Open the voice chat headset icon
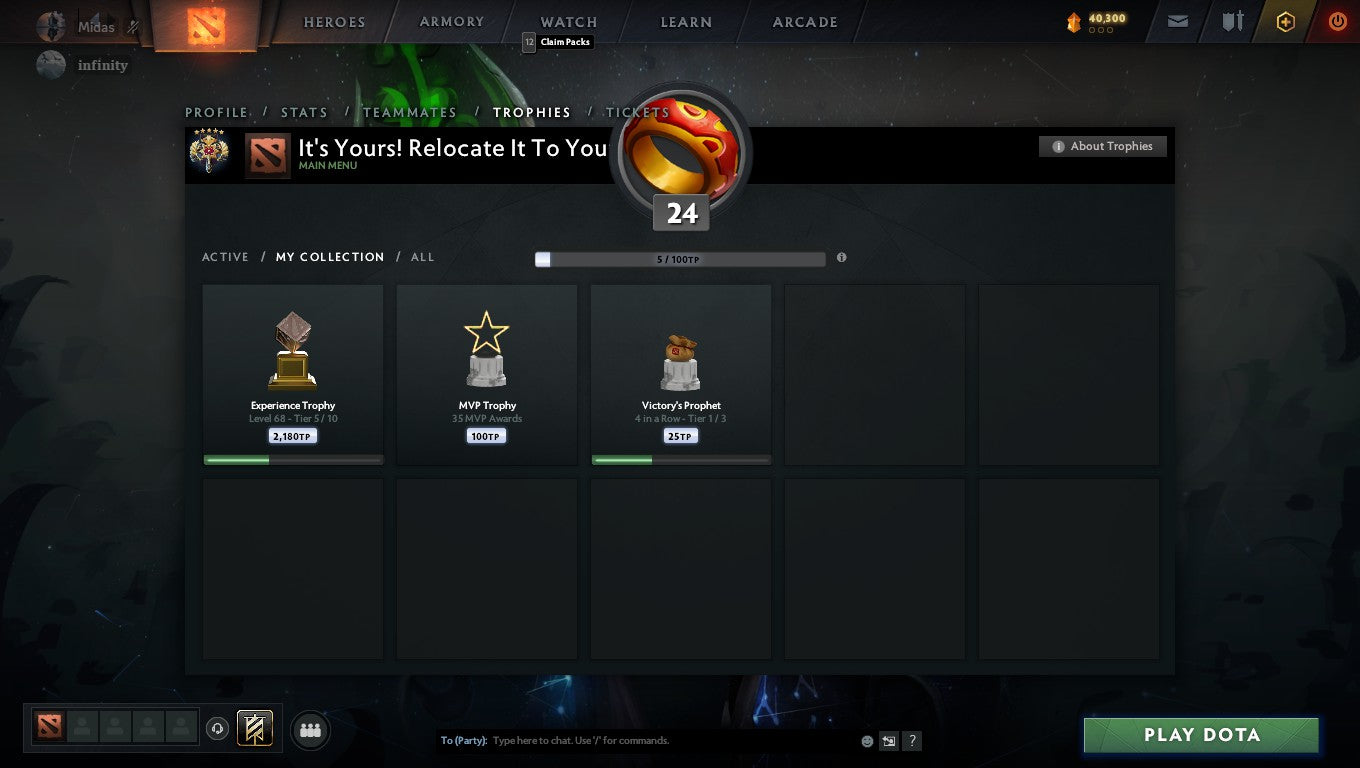The height and width of the screenshot is (768, 1360). point(218,728)
